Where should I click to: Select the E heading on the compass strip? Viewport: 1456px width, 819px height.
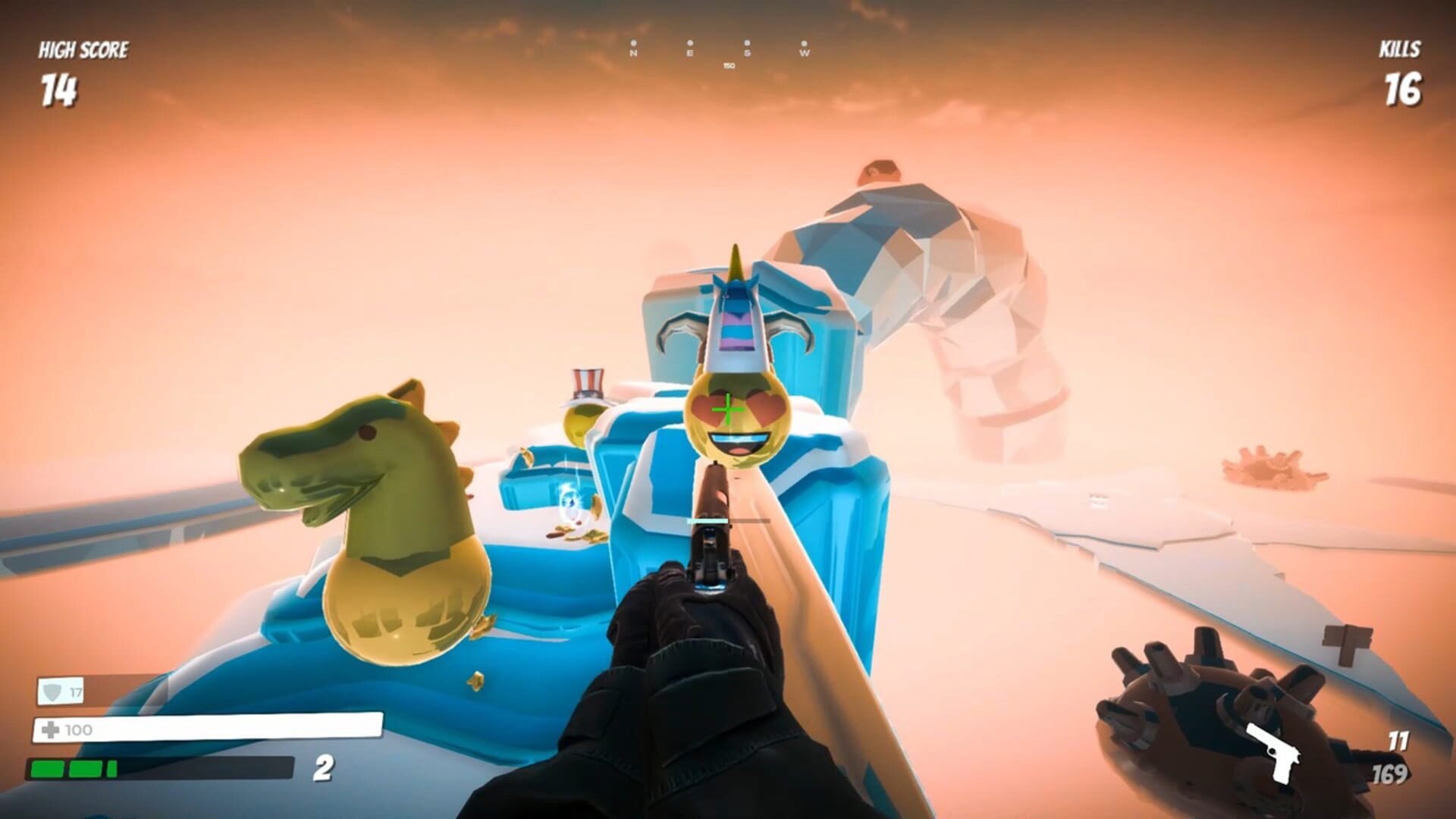[689, 53]
